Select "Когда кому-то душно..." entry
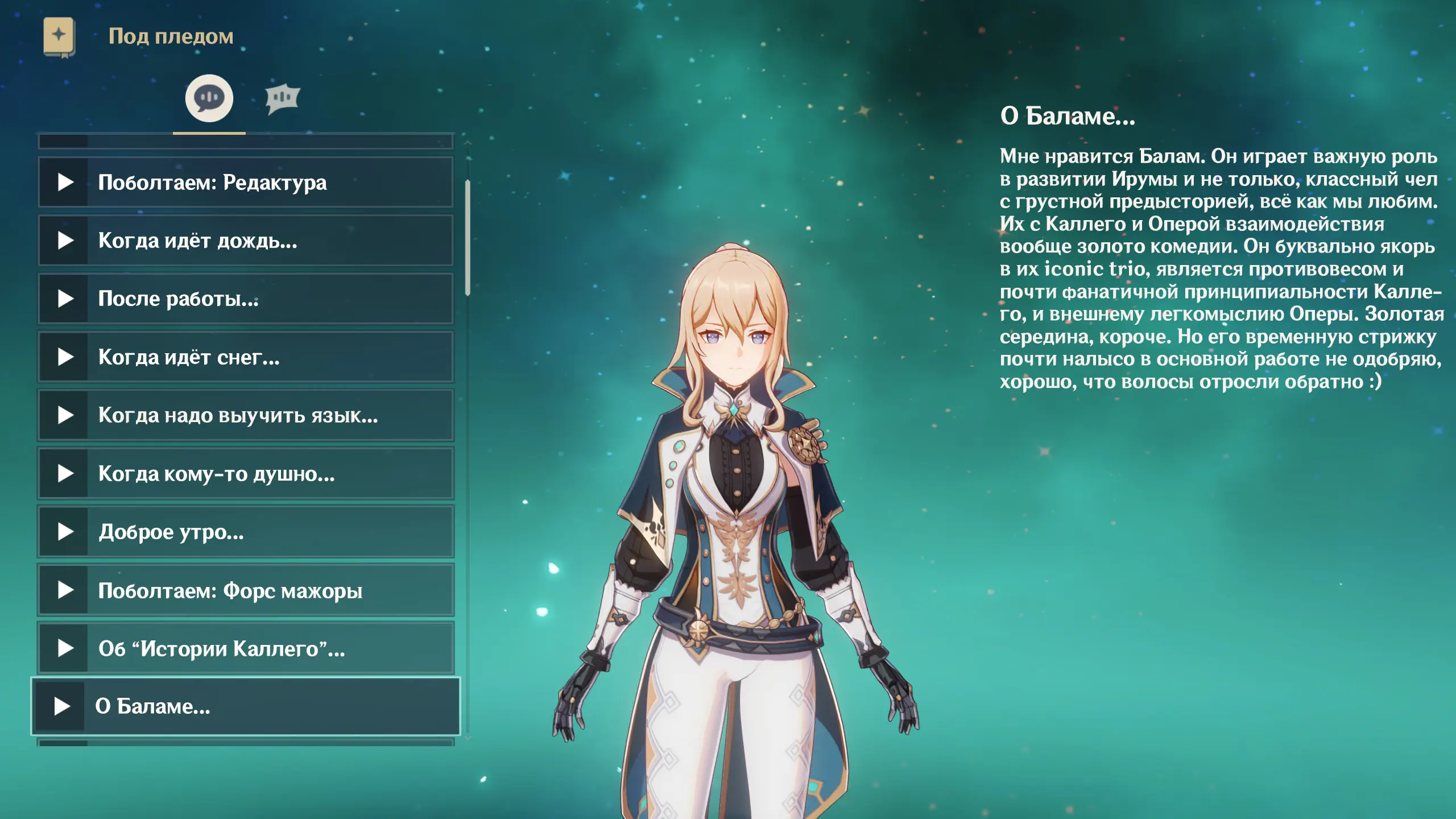 pos(245,474)
